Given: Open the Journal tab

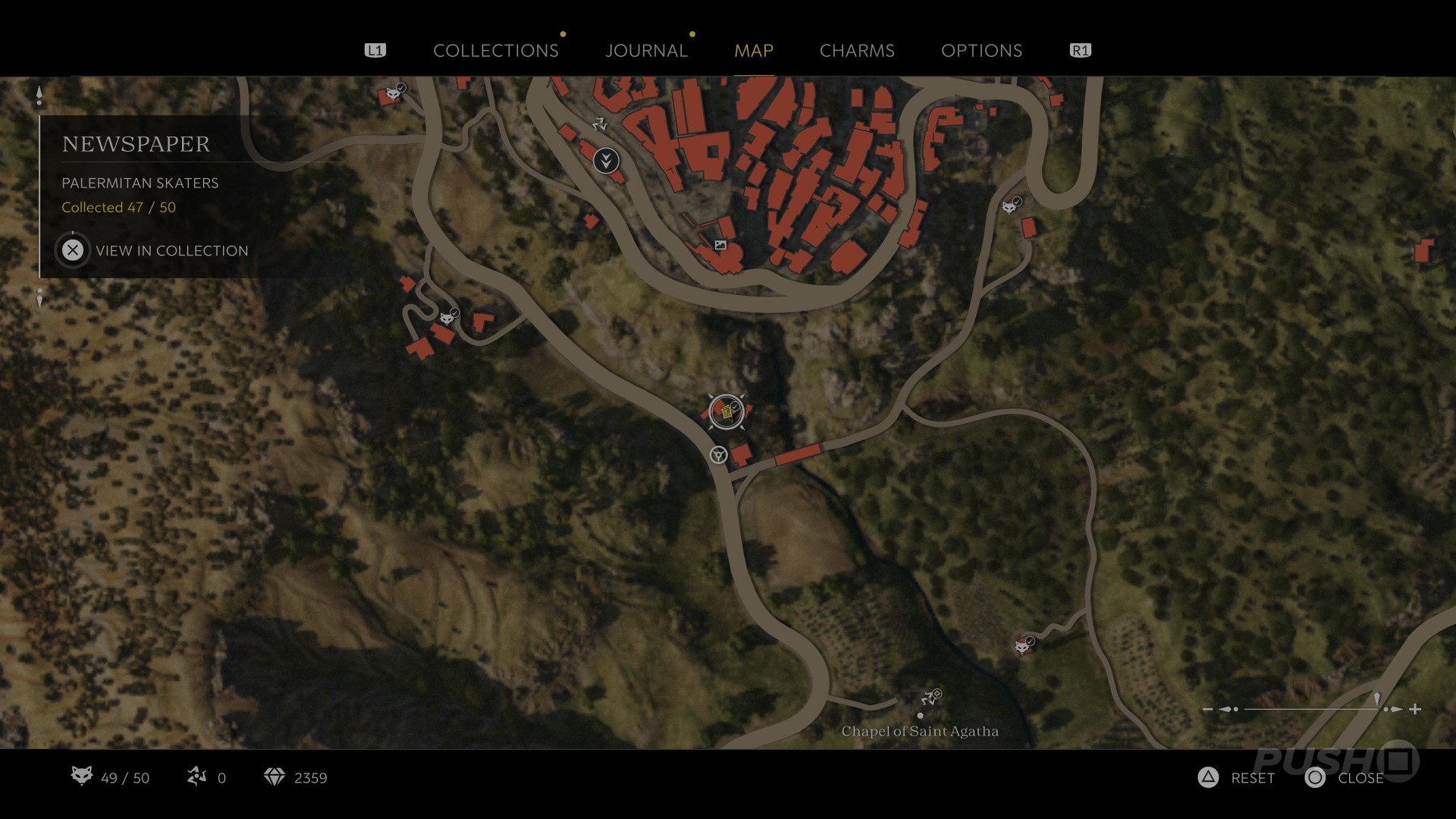Looking at the screenshot, I should [646, 51].
